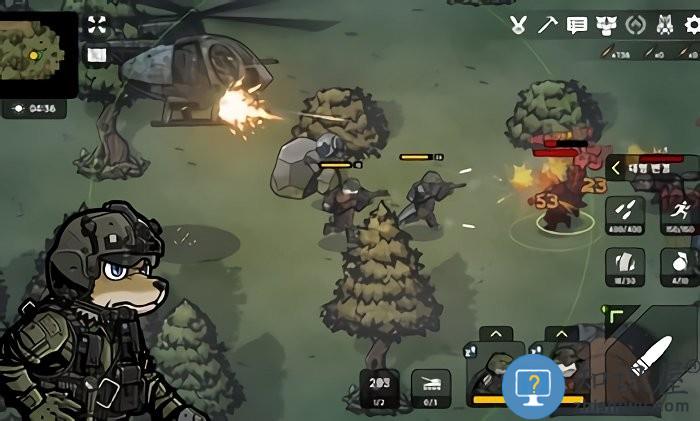Collapse the panel with the left arrow
The height and width of the screenshot is (421, 700).
pyautogui.click(x=616, y=169)
